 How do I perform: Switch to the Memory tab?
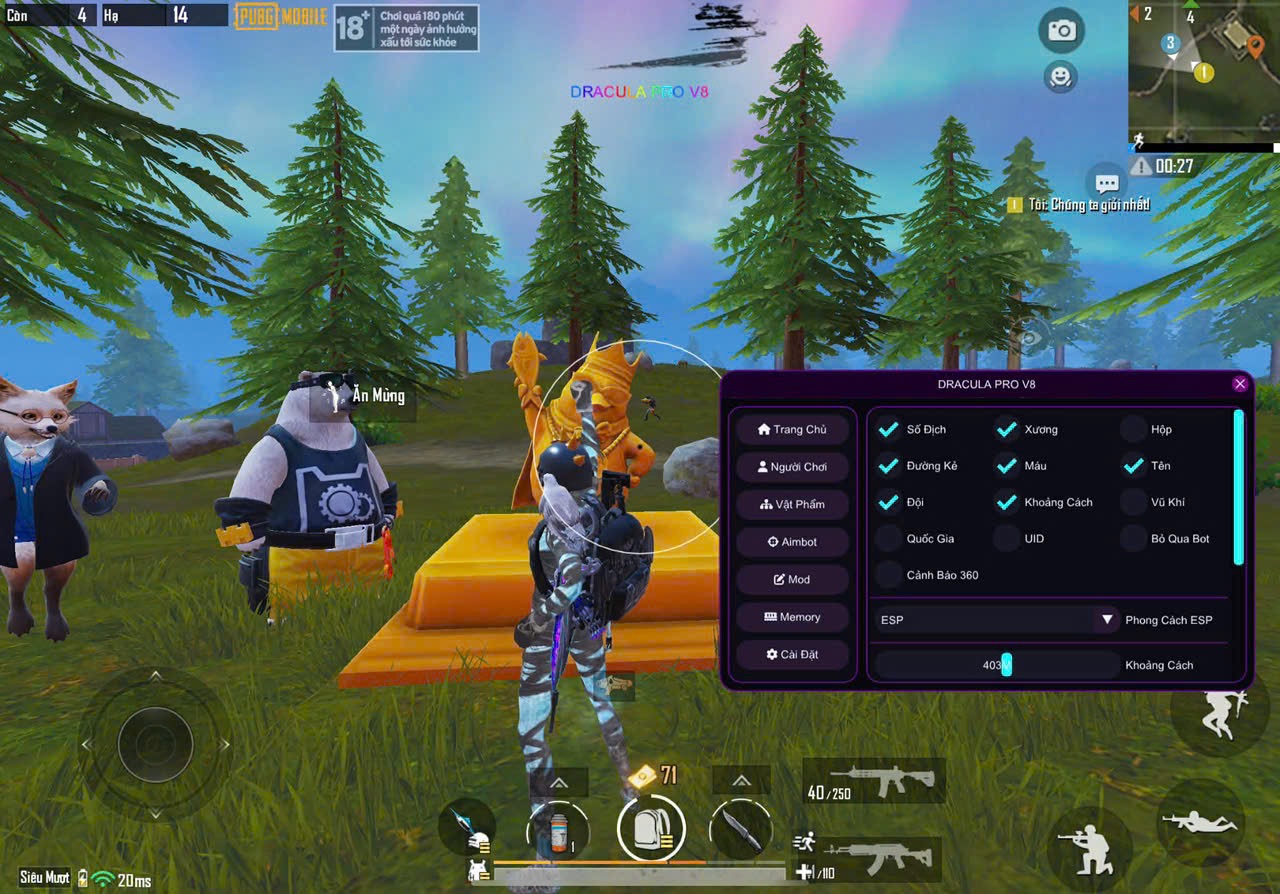tap(793, 617)
